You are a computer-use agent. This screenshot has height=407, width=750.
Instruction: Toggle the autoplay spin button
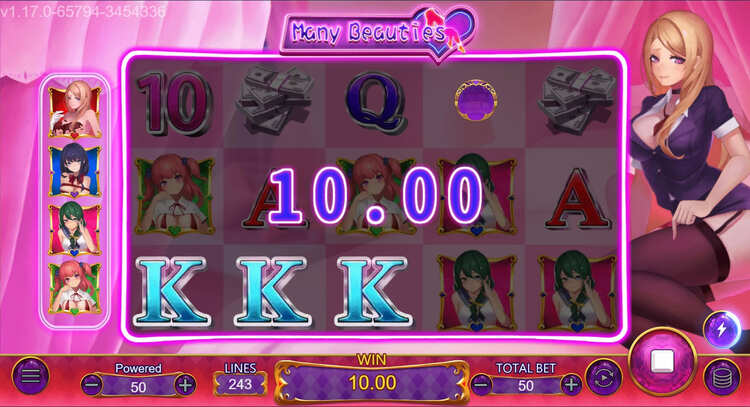pyautogui.click(x=602, y=377)
